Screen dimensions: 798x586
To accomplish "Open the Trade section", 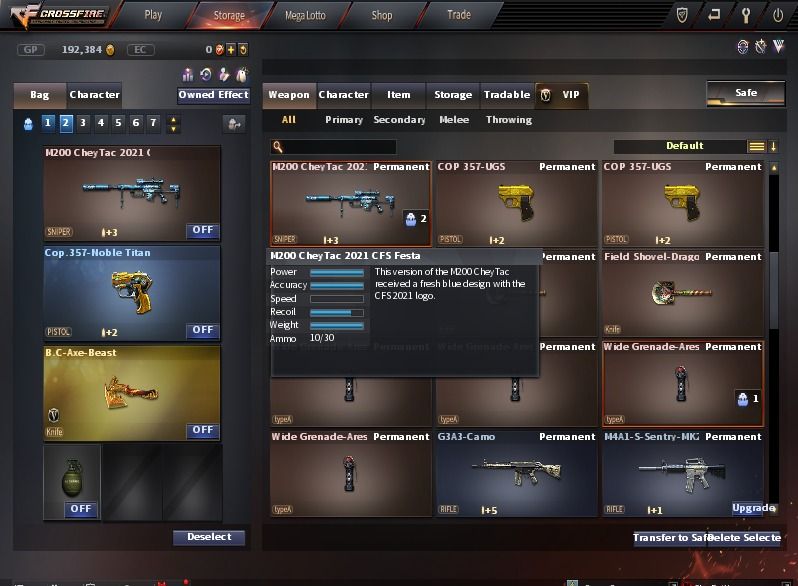I will pos(458,15).
